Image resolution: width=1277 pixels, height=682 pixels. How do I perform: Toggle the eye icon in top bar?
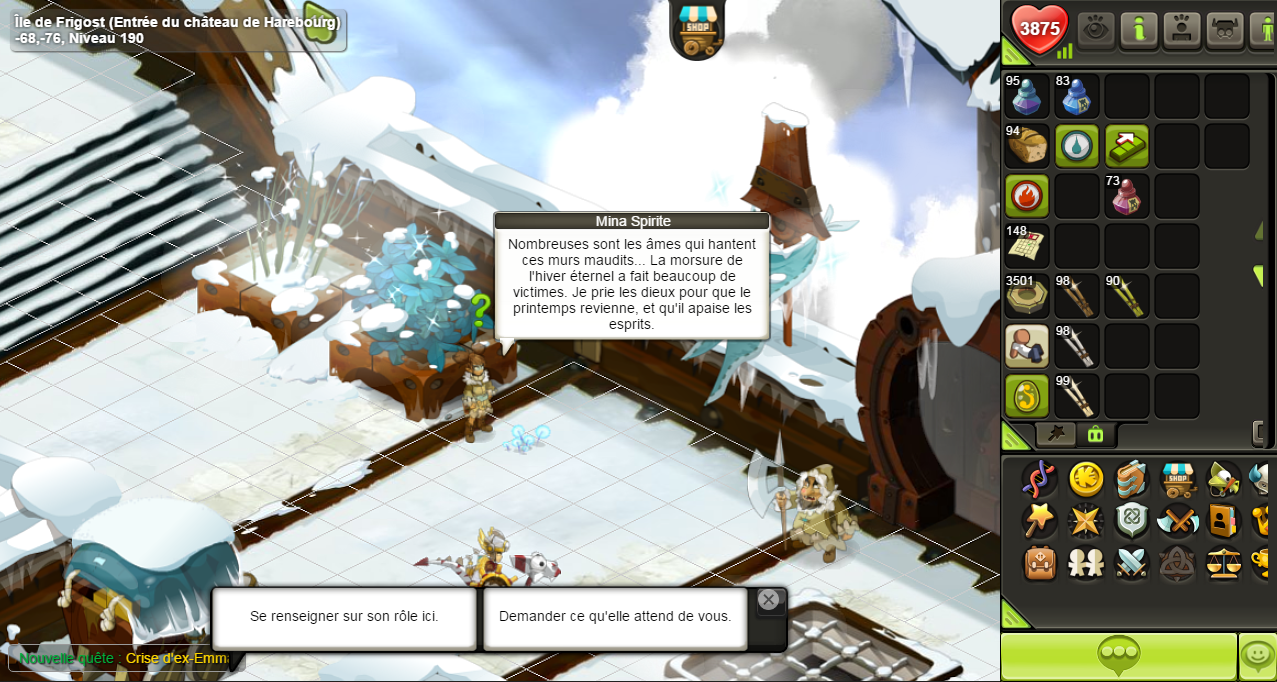click(x=1096, y=30)
